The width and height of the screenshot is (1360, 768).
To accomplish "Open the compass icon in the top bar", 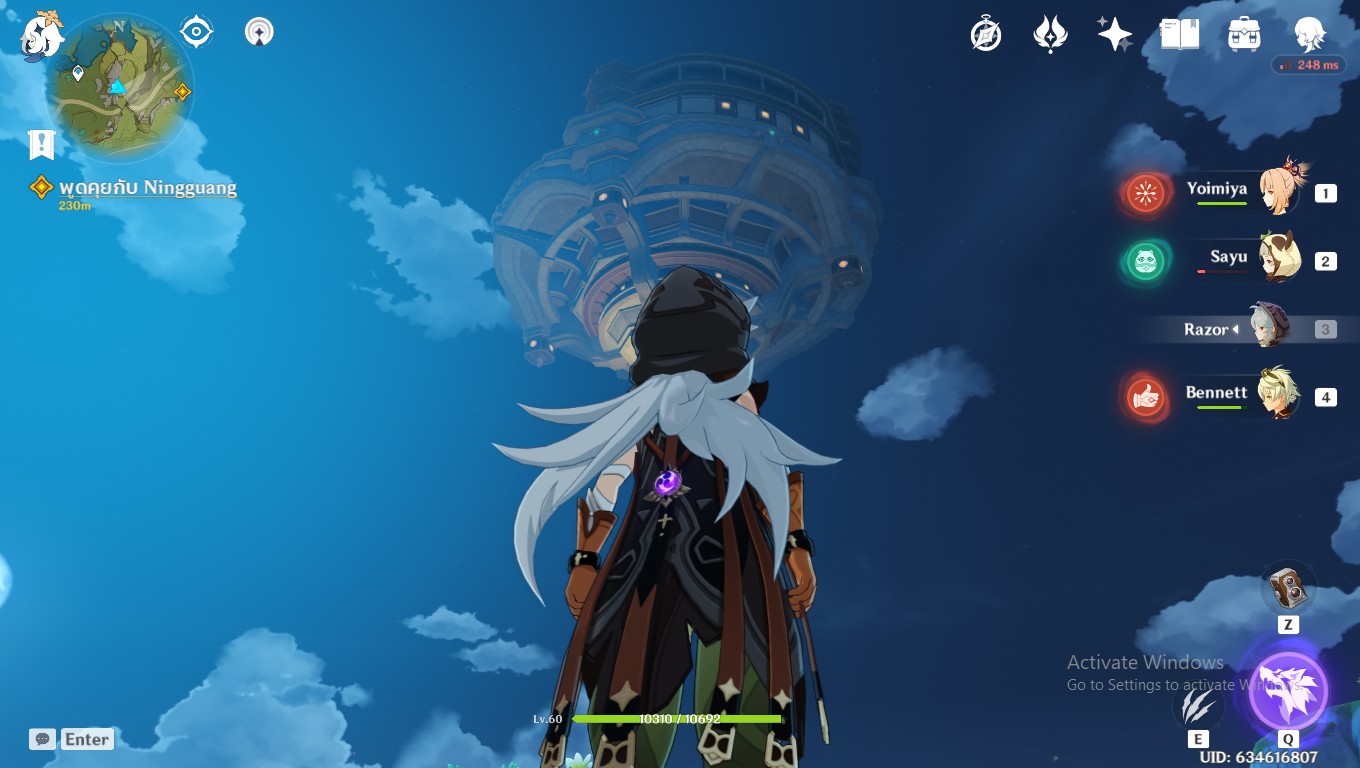I will 986,35.
